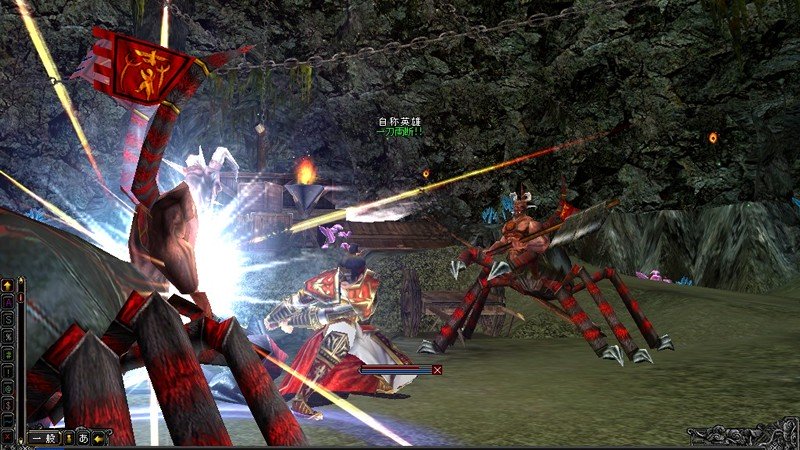
Task: Click the yellow left-arrow chat button
Action: pos(98,438)
